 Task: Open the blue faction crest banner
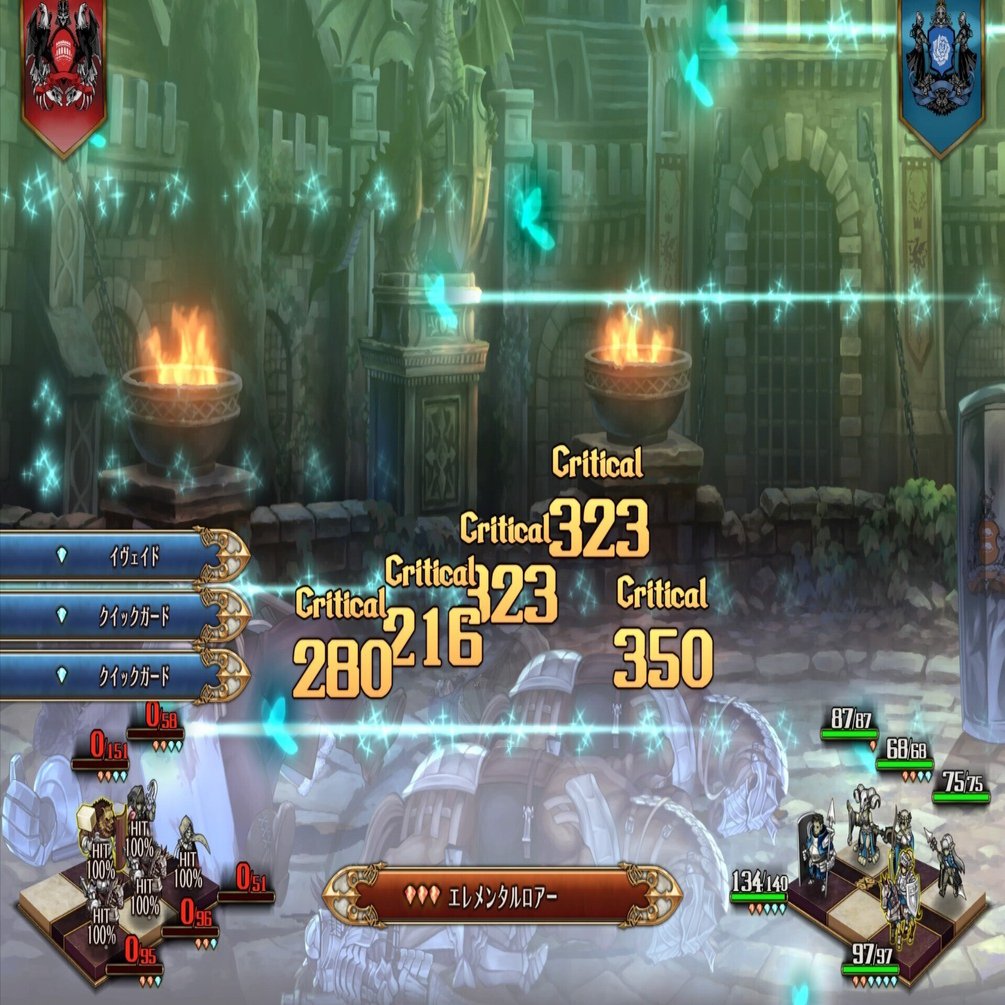(941, 70)
